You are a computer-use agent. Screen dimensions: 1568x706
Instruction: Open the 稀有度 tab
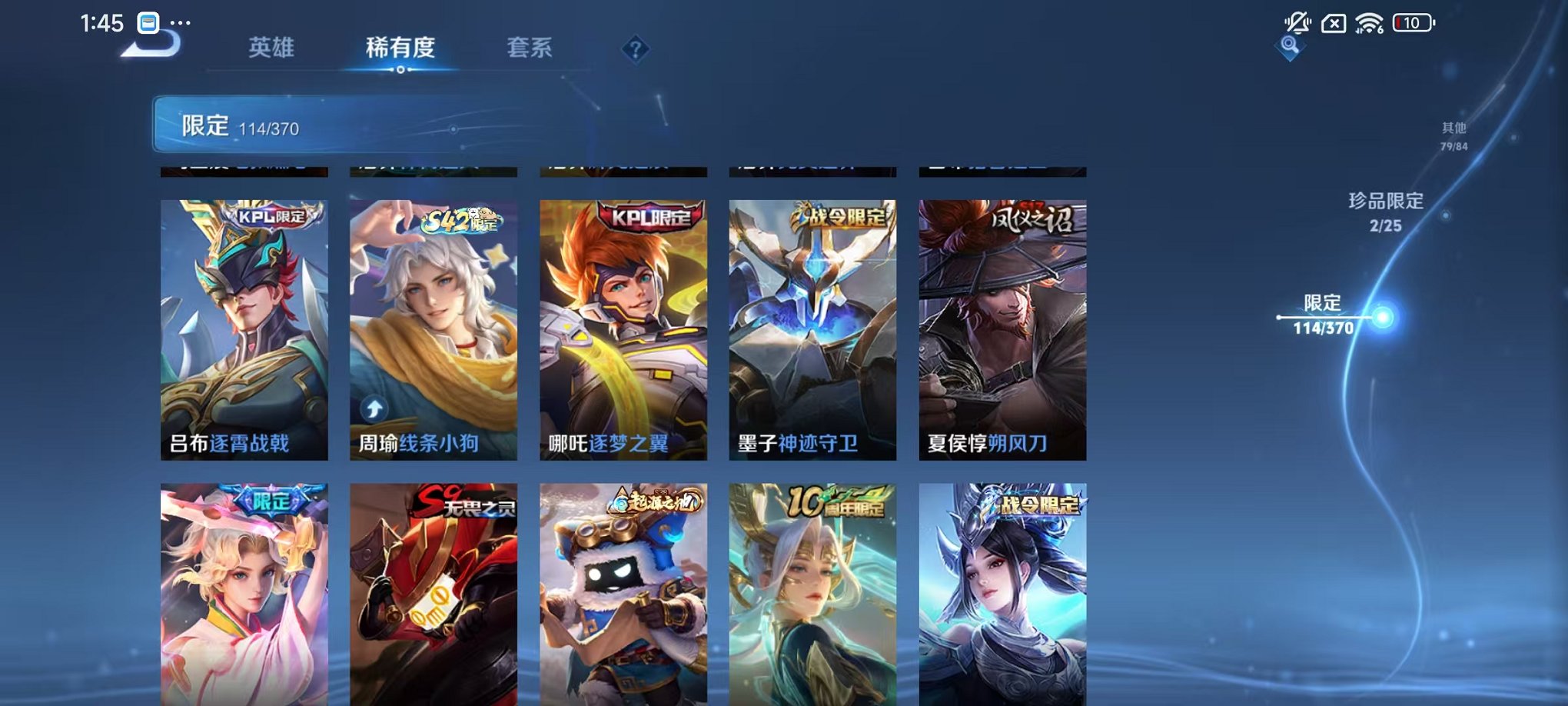pyautogui.click(x=400, y=48)
